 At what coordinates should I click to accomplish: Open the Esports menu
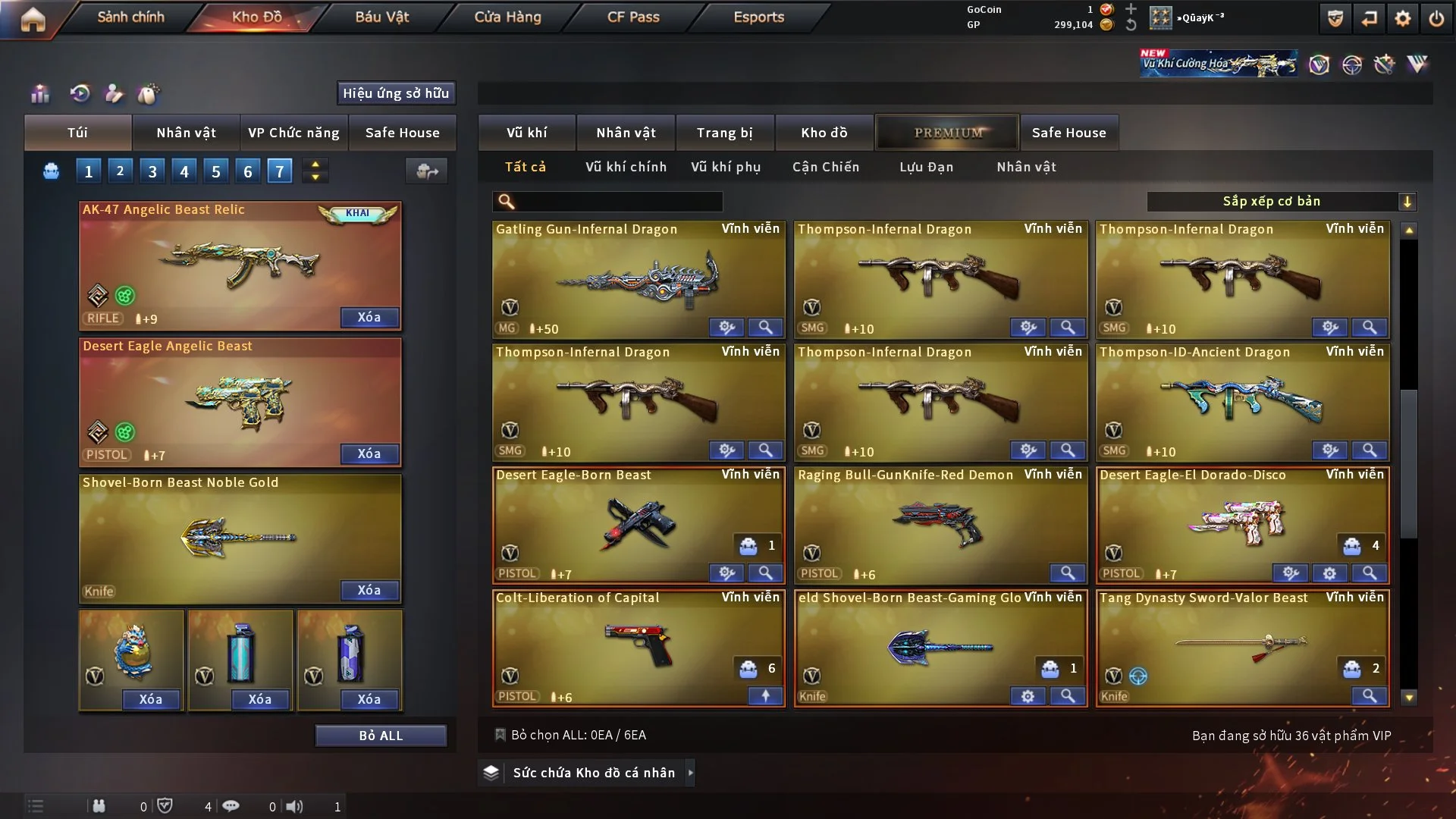tap(758, 17)
